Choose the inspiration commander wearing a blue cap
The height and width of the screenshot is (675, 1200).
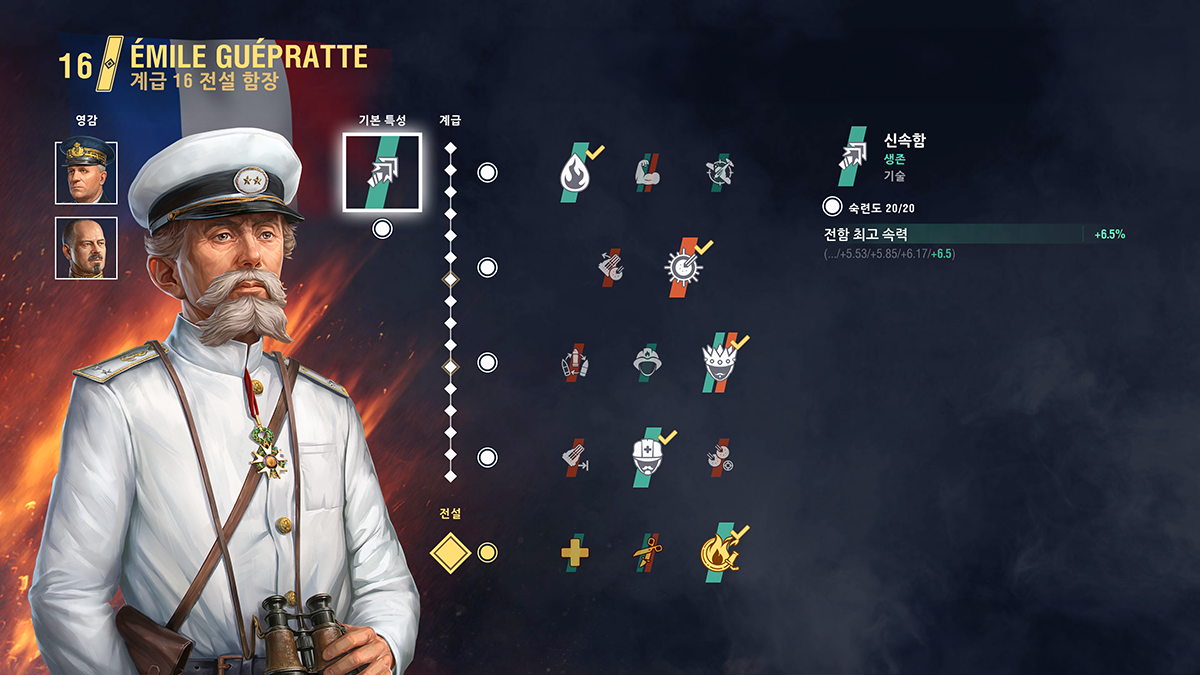click(86, 173)
